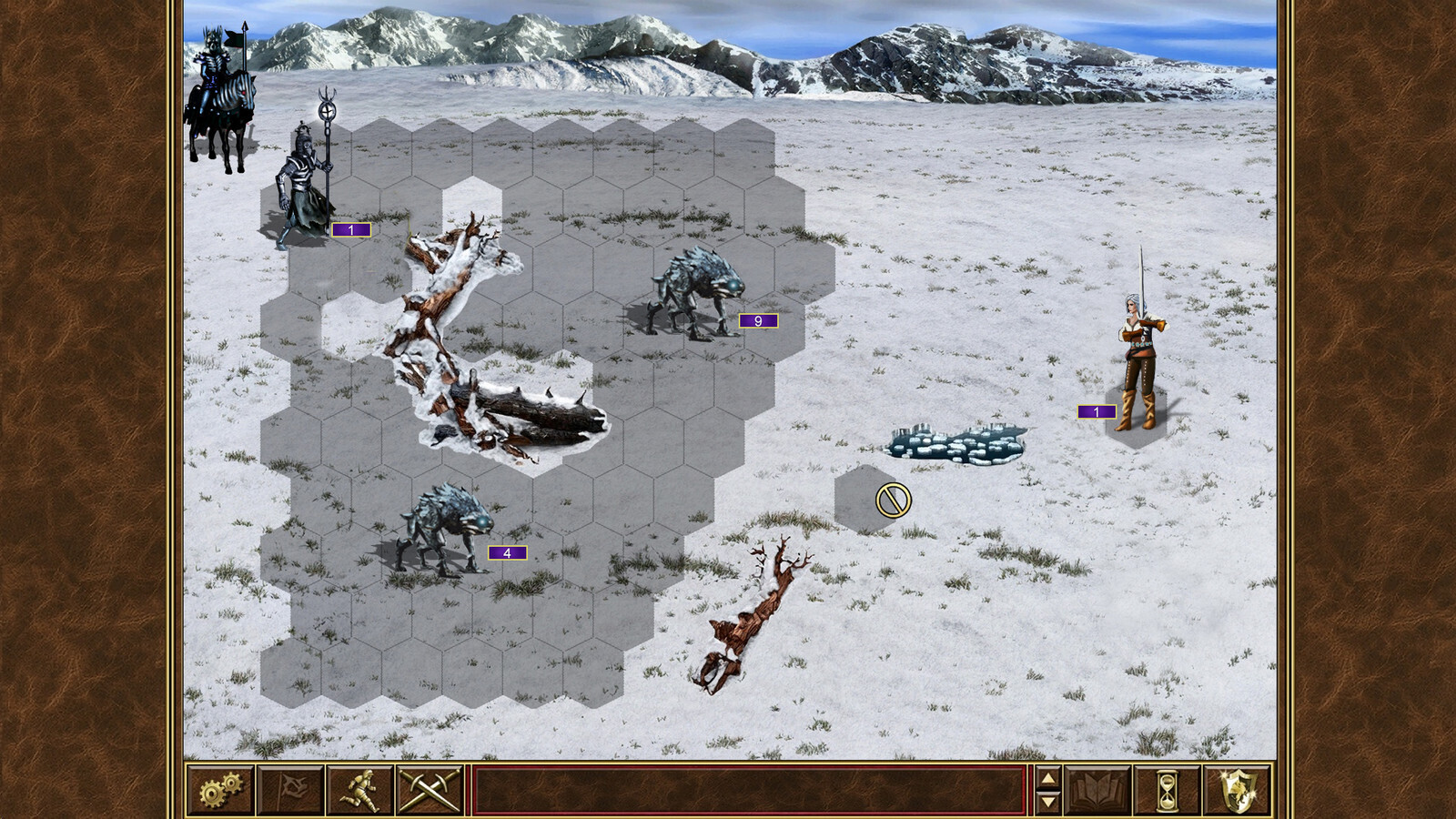Select the beast stack numbered 9

tap(696, 293)
